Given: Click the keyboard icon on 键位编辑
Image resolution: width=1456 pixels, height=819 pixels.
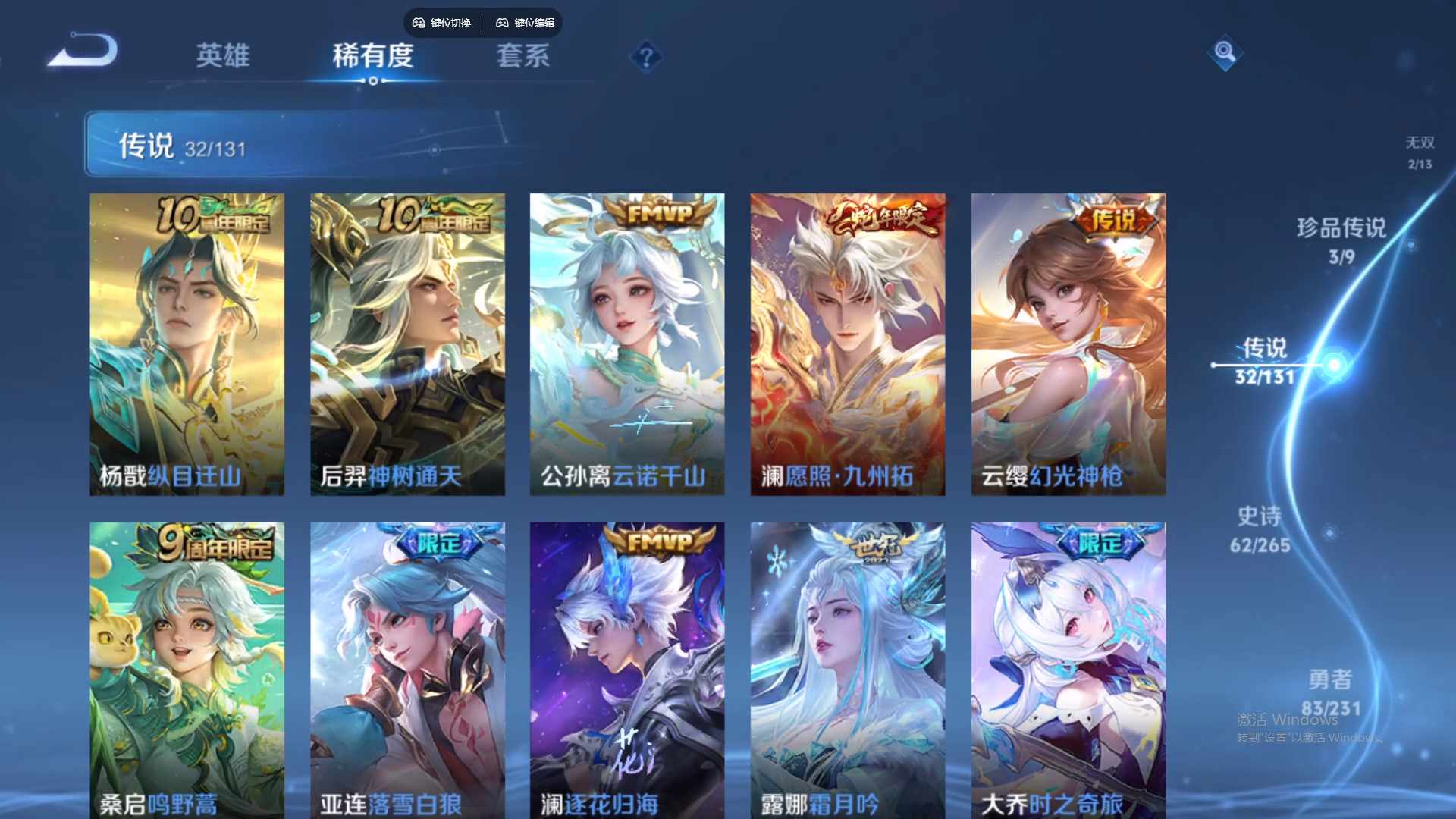Looking at the screenshot, I should tap(503, 23).
